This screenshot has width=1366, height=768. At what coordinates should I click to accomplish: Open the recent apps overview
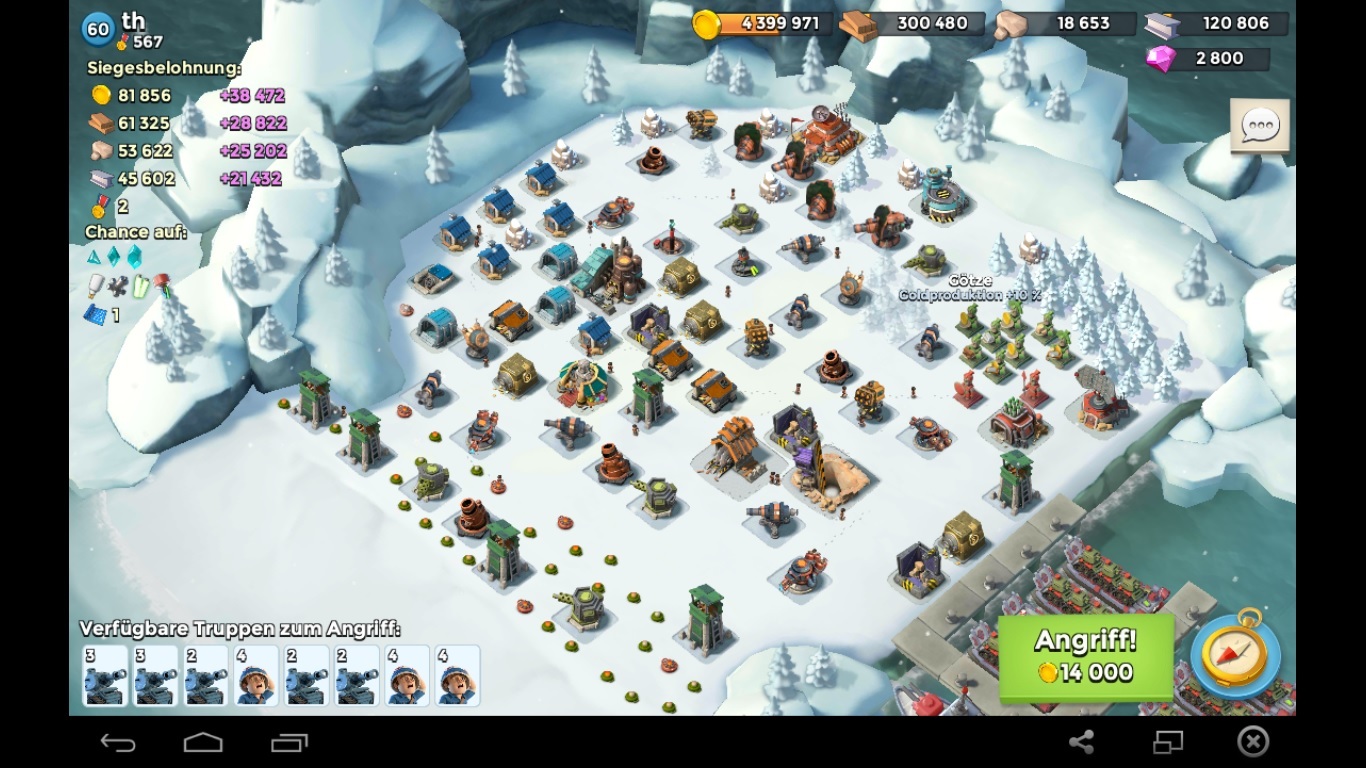pyautogui.click(x=289, y=742)
